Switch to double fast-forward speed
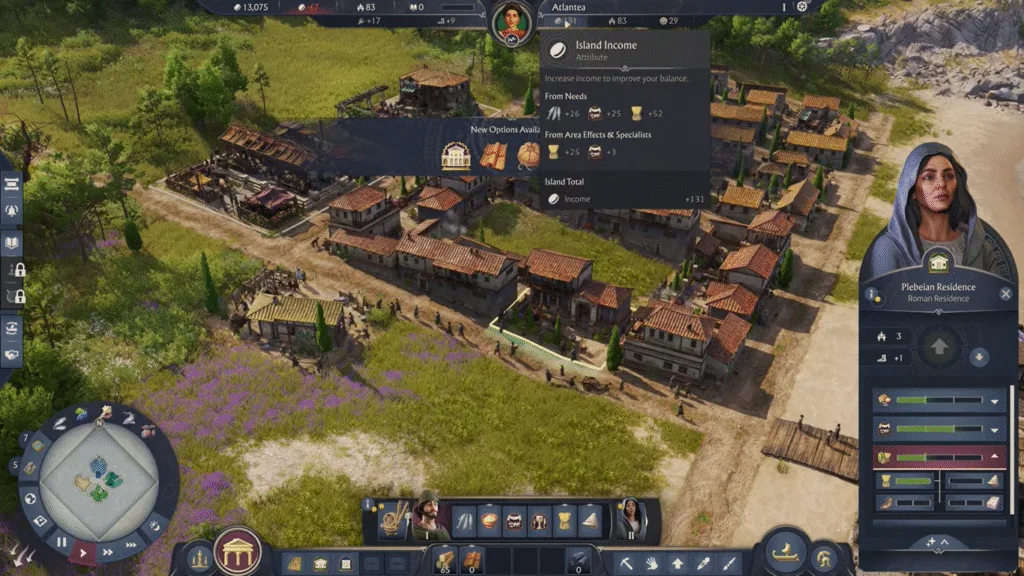 click(108, 550)
